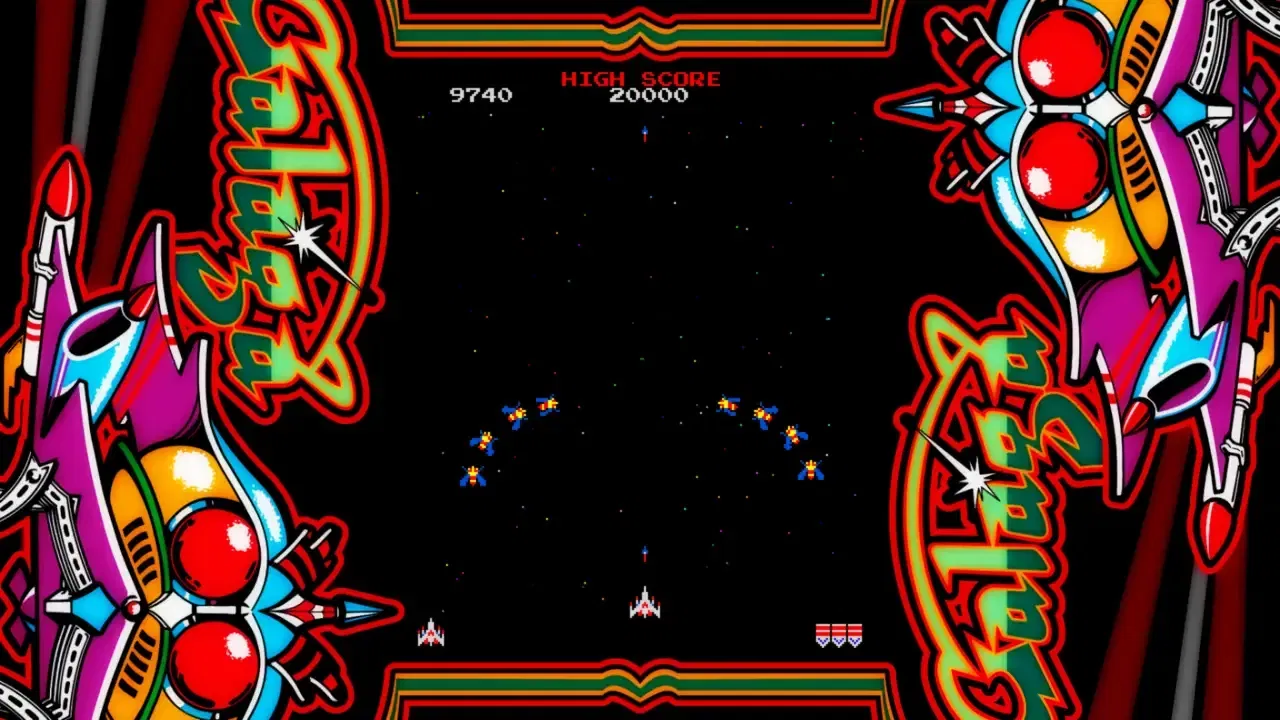Click the 20000 high score value

tap(650, 96)
